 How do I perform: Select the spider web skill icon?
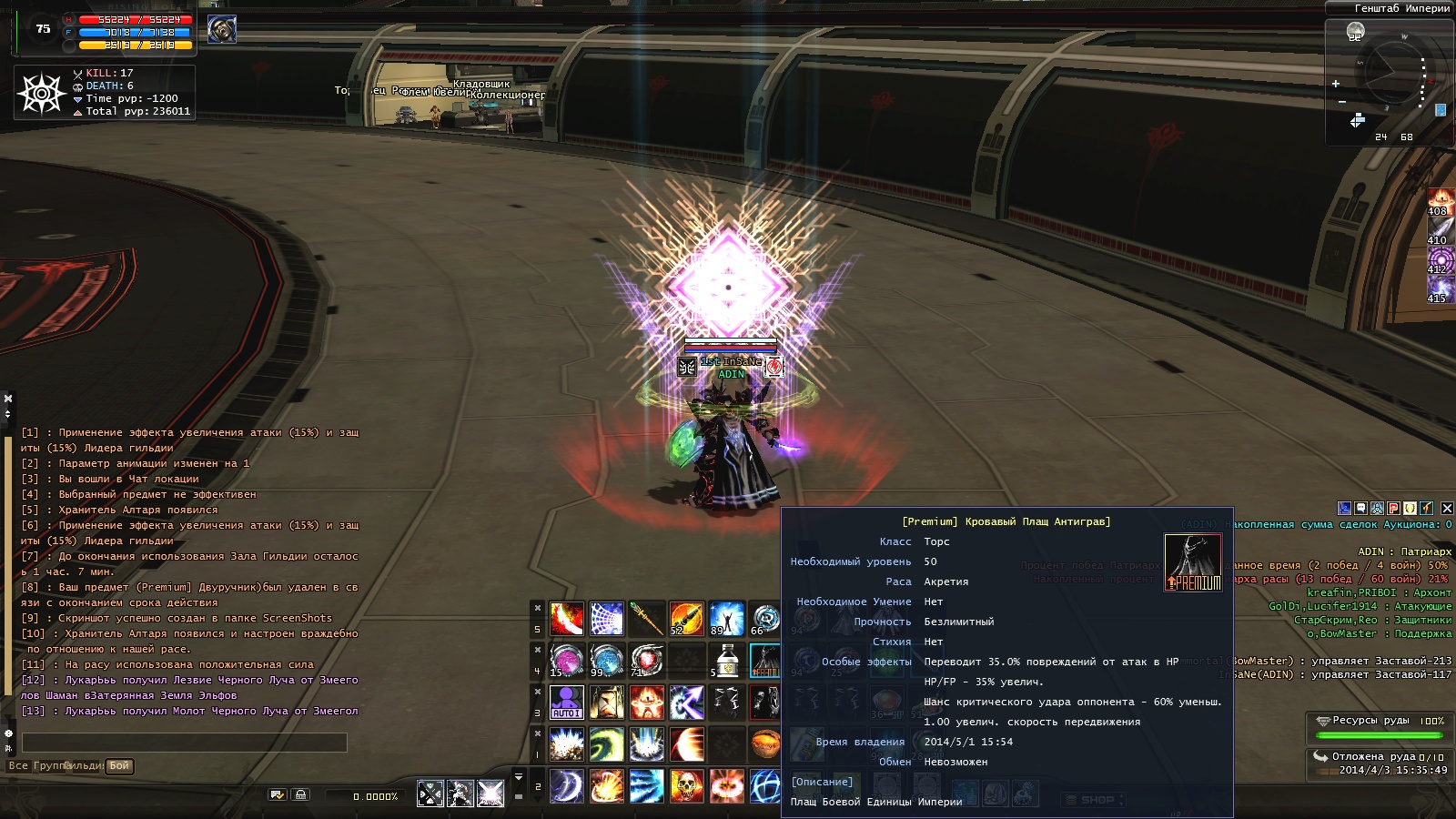click(x=606, y=619)
